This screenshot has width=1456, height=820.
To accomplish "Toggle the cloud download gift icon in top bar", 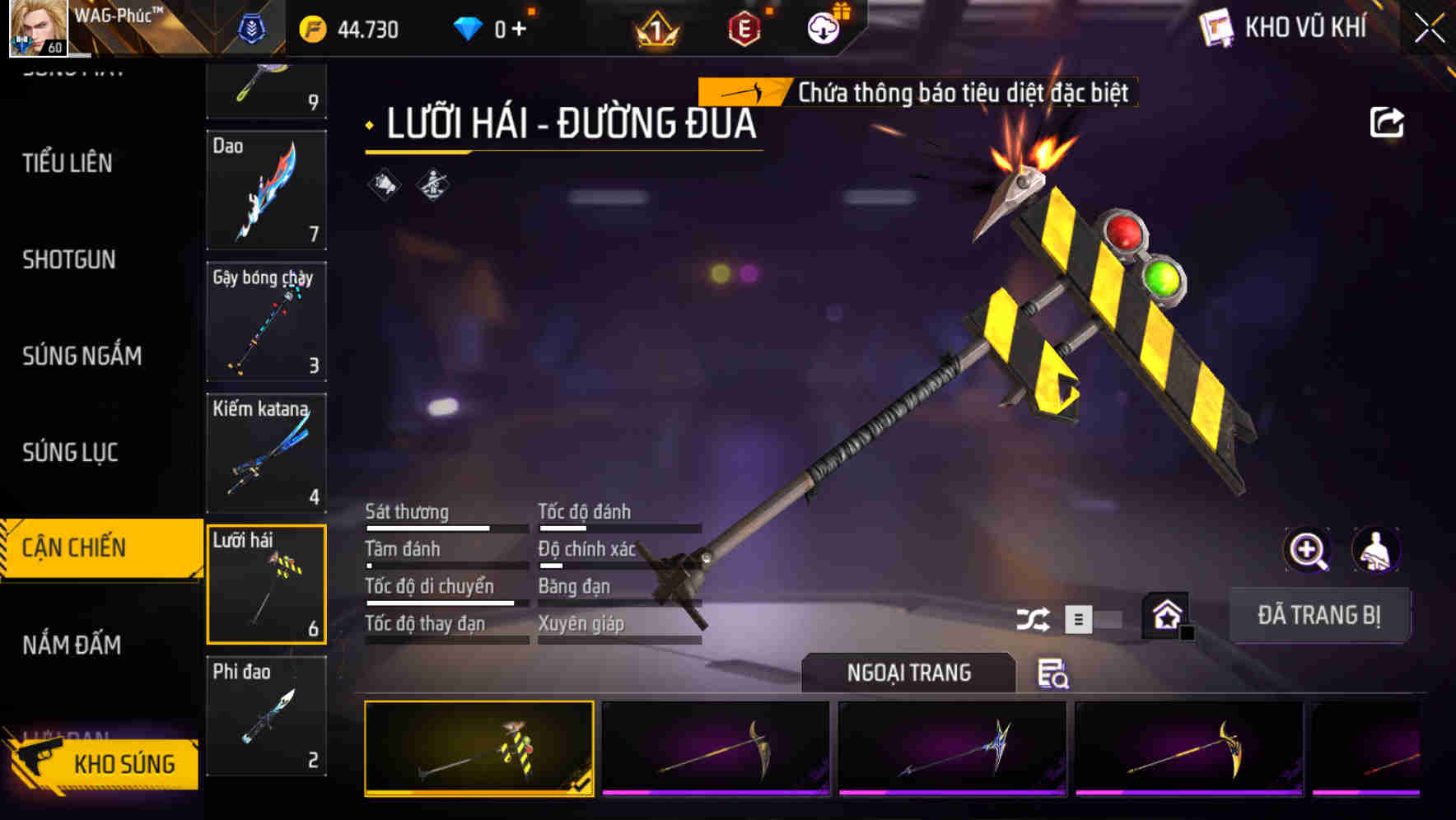I will point(821,27).
